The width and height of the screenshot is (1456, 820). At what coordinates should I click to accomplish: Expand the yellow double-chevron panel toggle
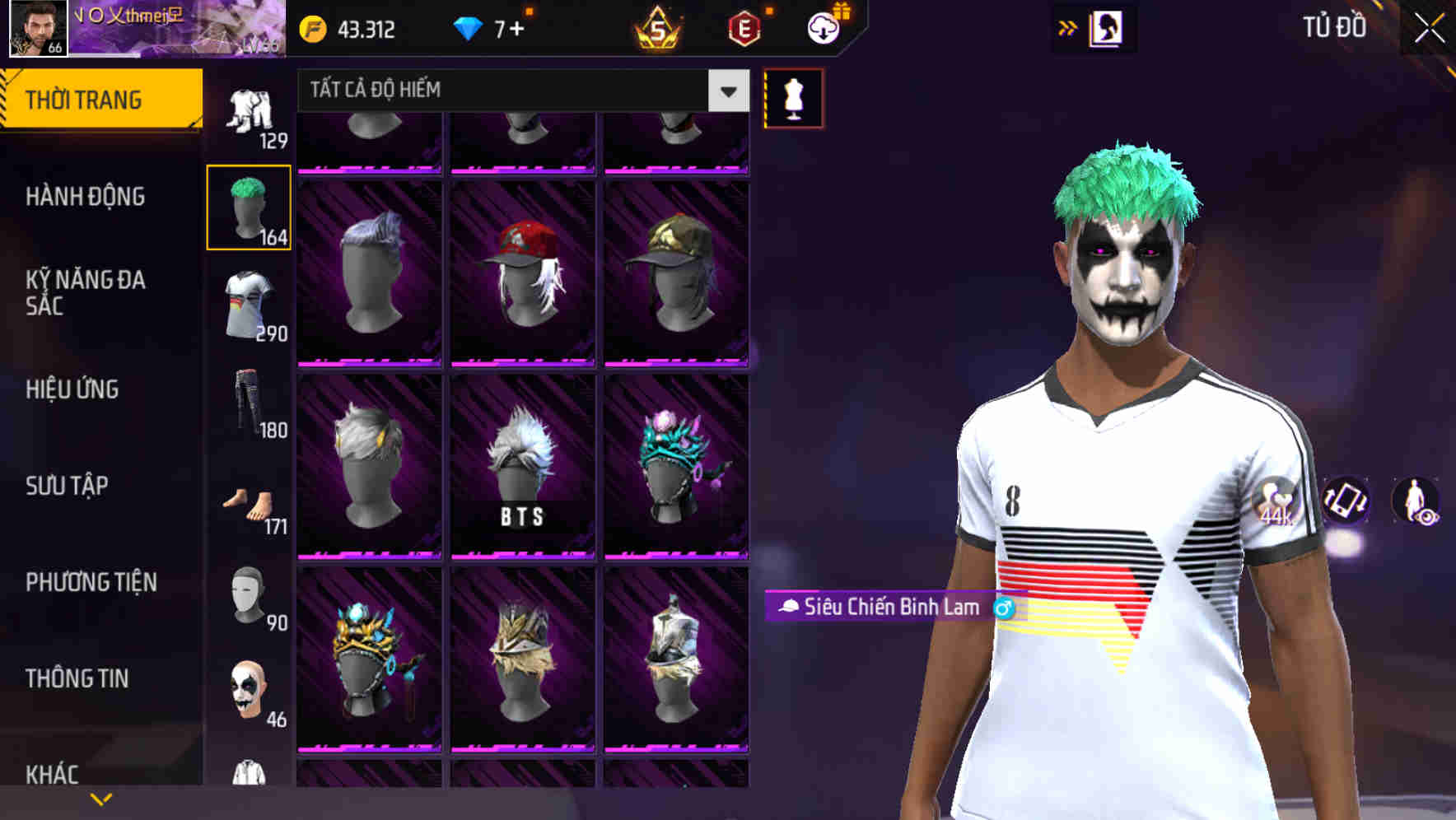click(1068, 27)
